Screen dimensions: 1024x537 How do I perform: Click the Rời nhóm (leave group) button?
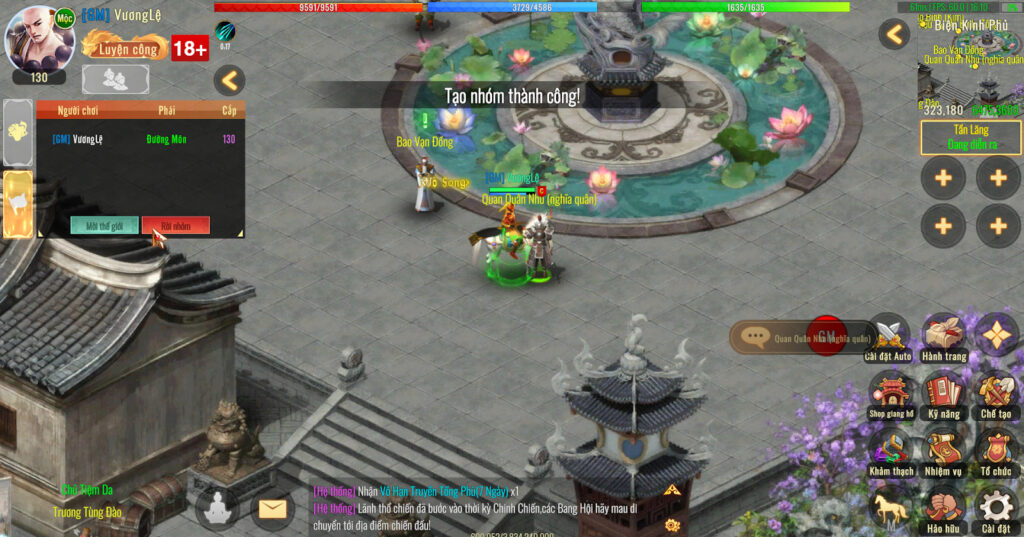(175, 226)
